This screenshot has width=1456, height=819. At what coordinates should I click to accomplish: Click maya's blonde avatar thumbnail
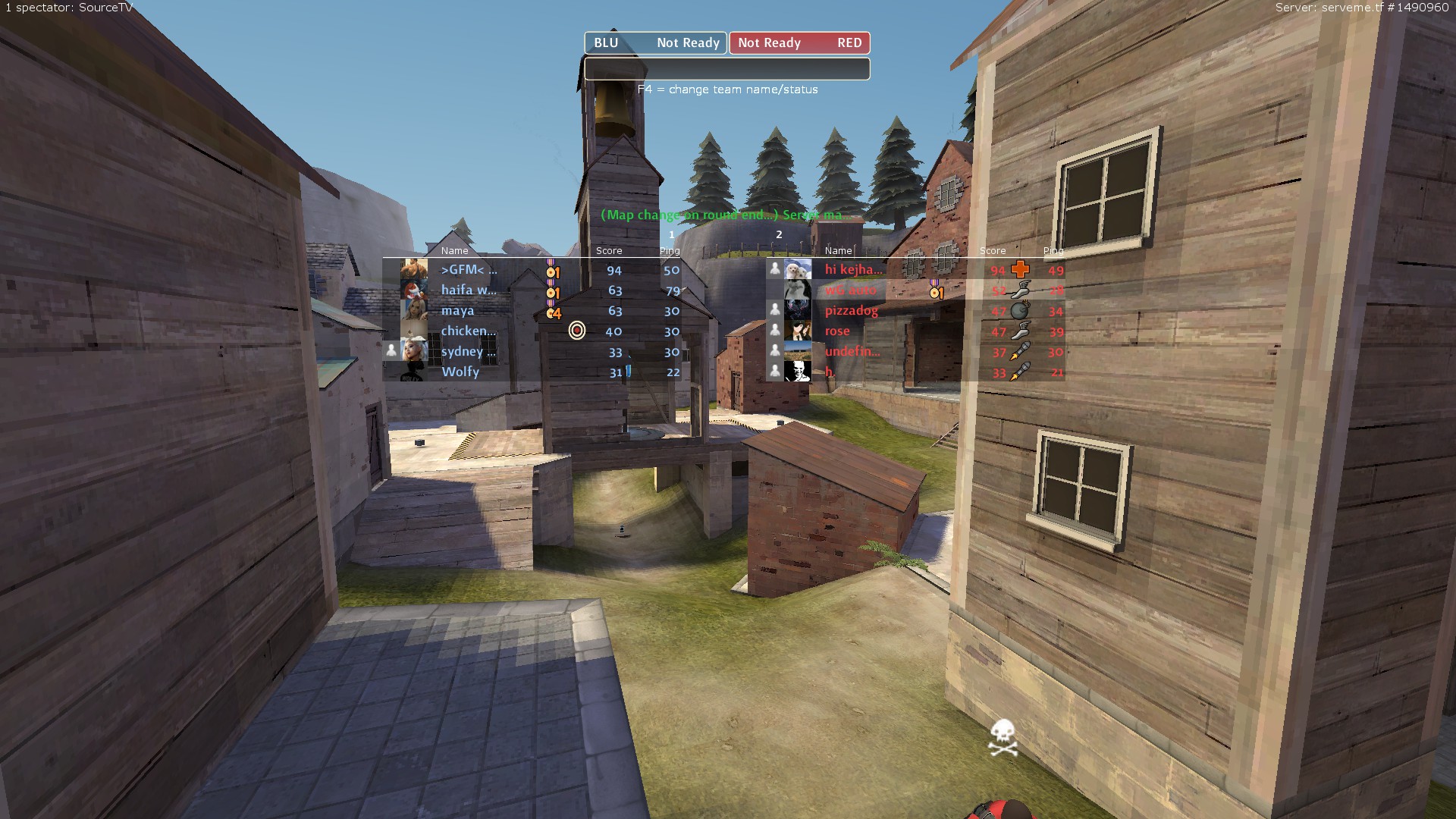click(414, 310)
